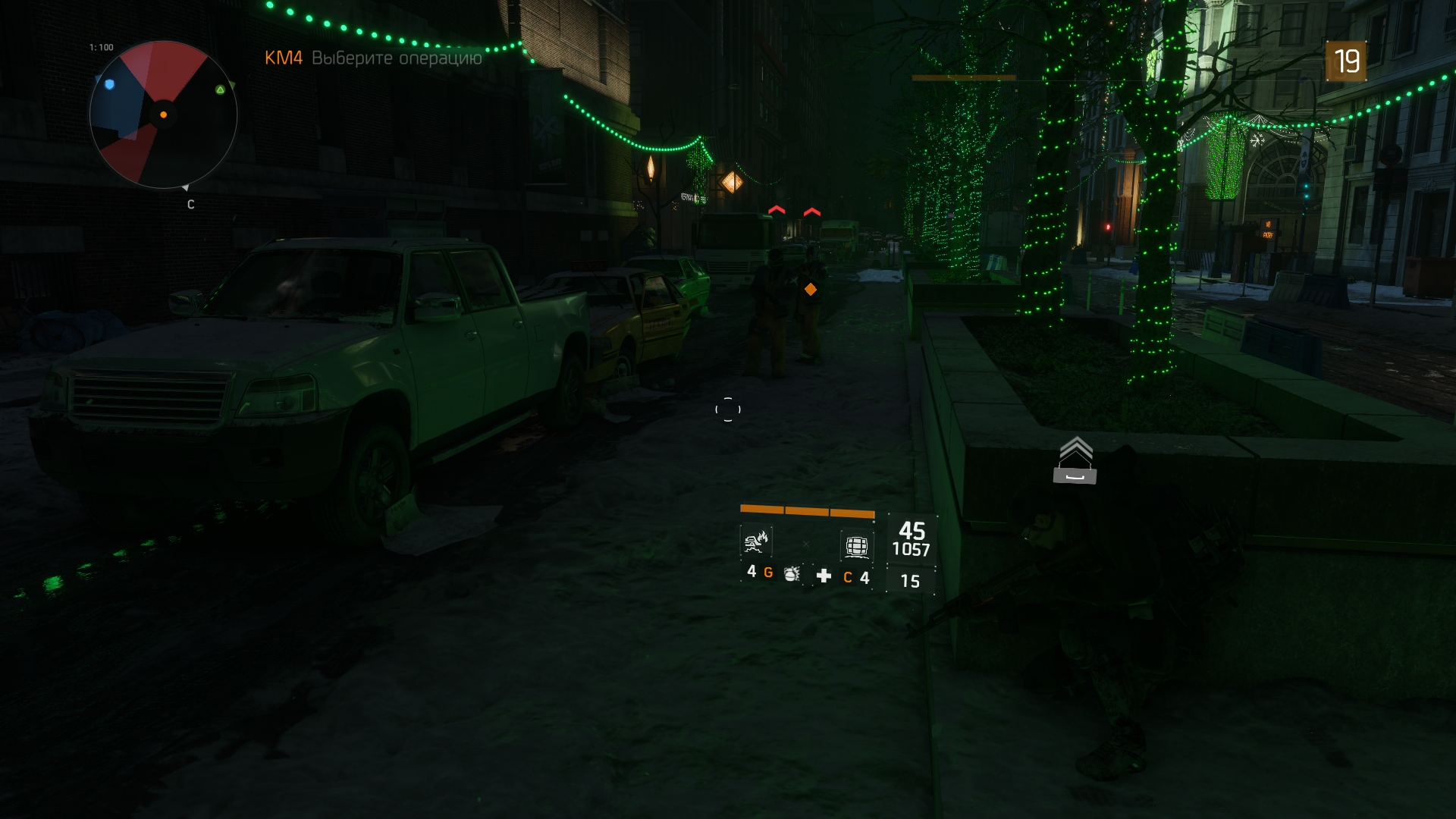
Task: Open the KM4 mission objective tracker
Action: point(373,58)
